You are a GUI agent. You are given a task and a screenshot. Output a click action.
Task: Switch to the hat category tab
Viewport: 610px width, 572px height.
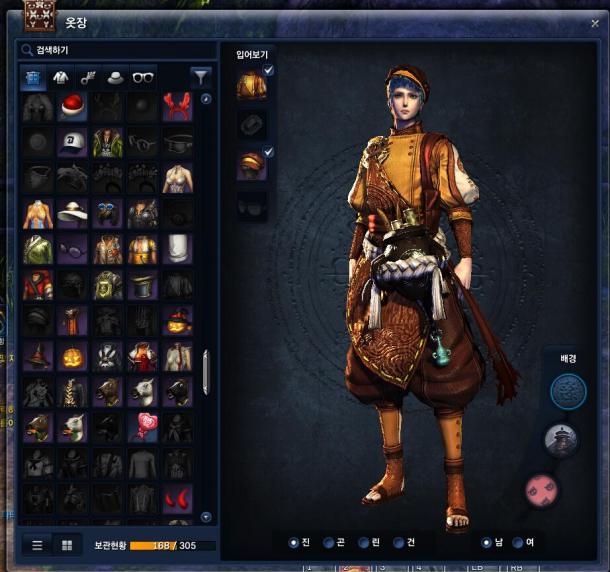tap(116, 76)
